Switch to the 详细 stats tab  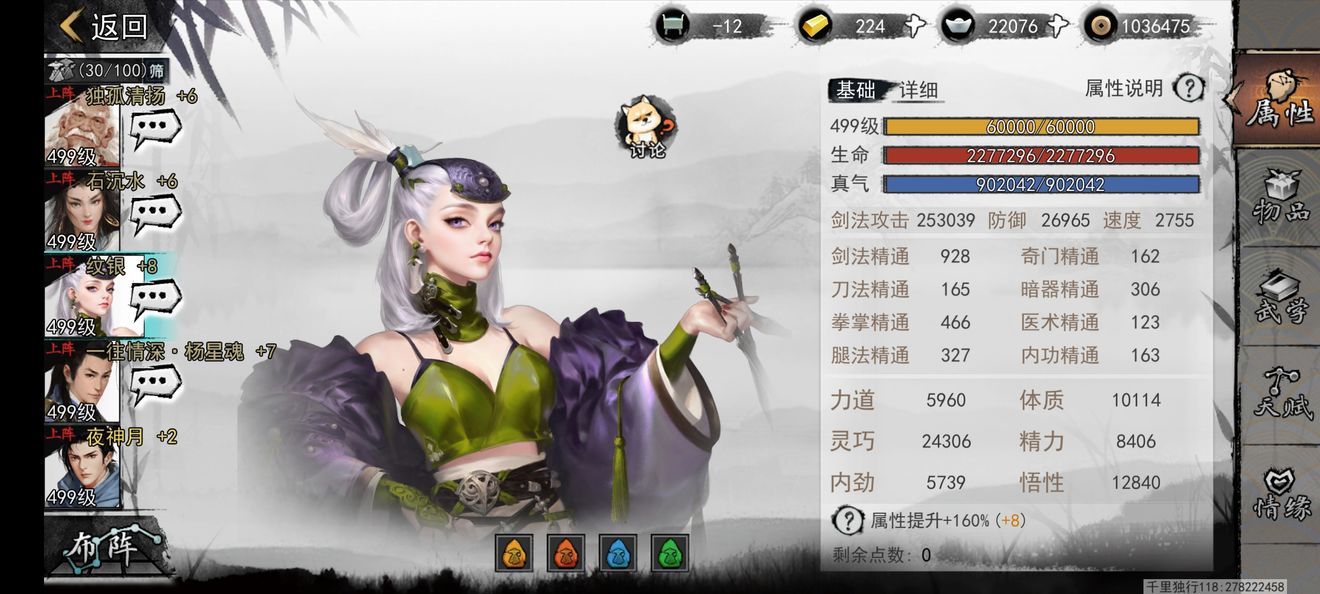pyautogui.click(x=919, y=90)
